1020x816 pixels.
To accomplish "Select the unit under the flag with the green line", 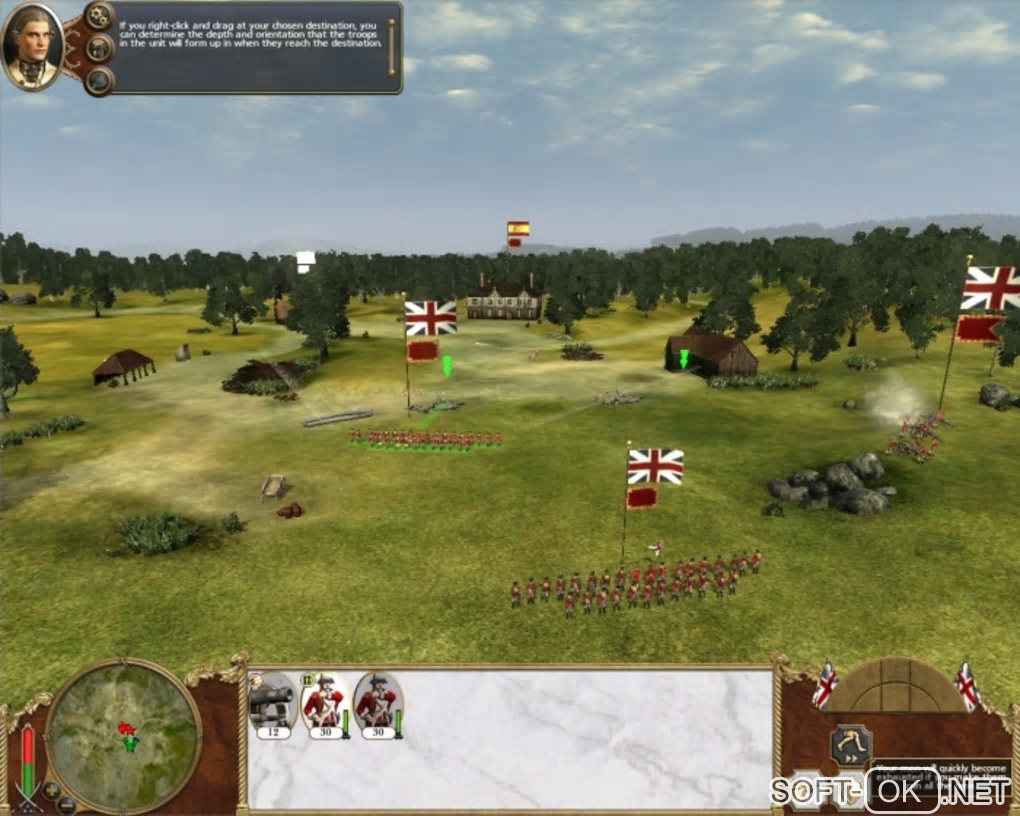I will [426, 438].
